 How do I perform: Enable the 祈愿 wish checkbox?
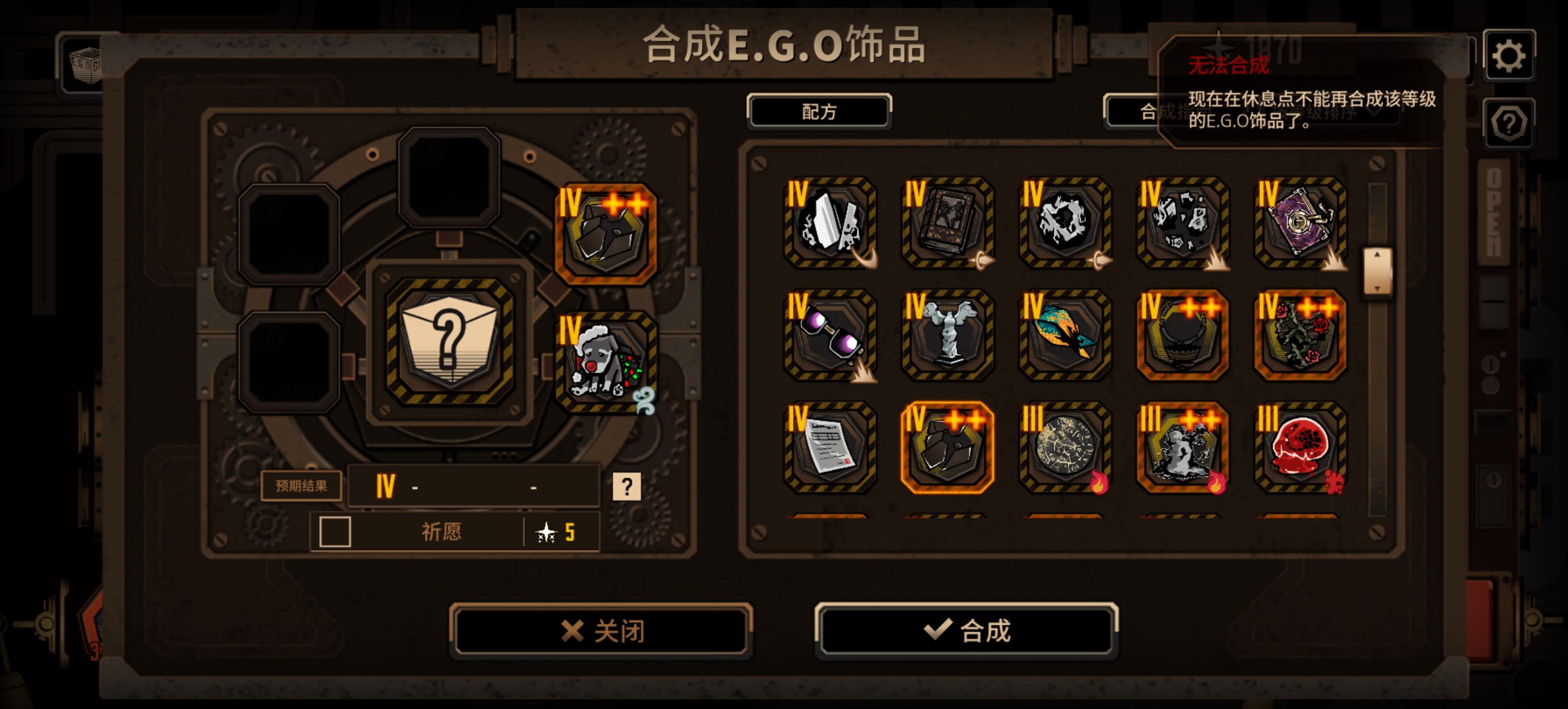335,532
